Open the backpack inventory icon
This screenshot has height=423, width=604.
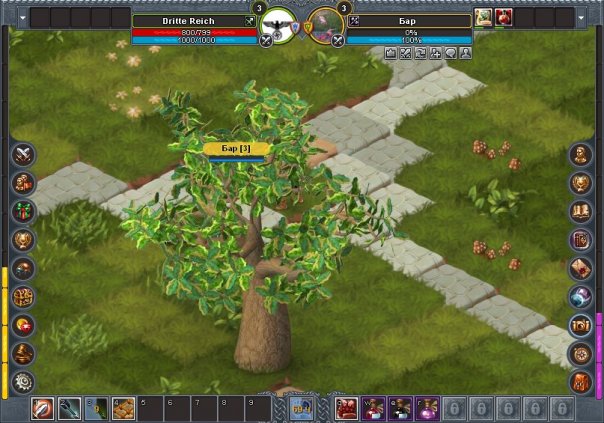click(x=581, y=381)
